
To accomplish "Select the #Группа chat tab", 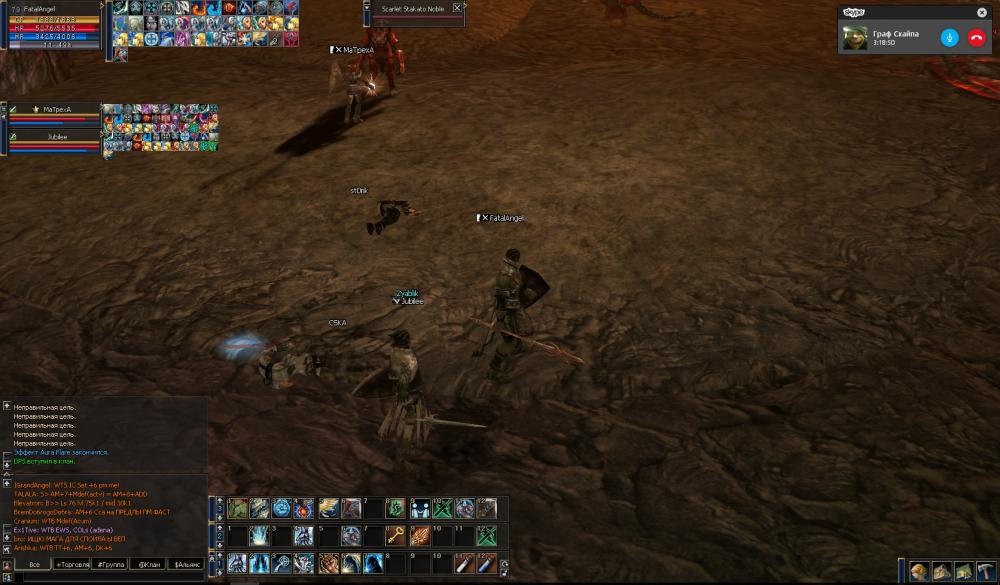I will 110,564.
